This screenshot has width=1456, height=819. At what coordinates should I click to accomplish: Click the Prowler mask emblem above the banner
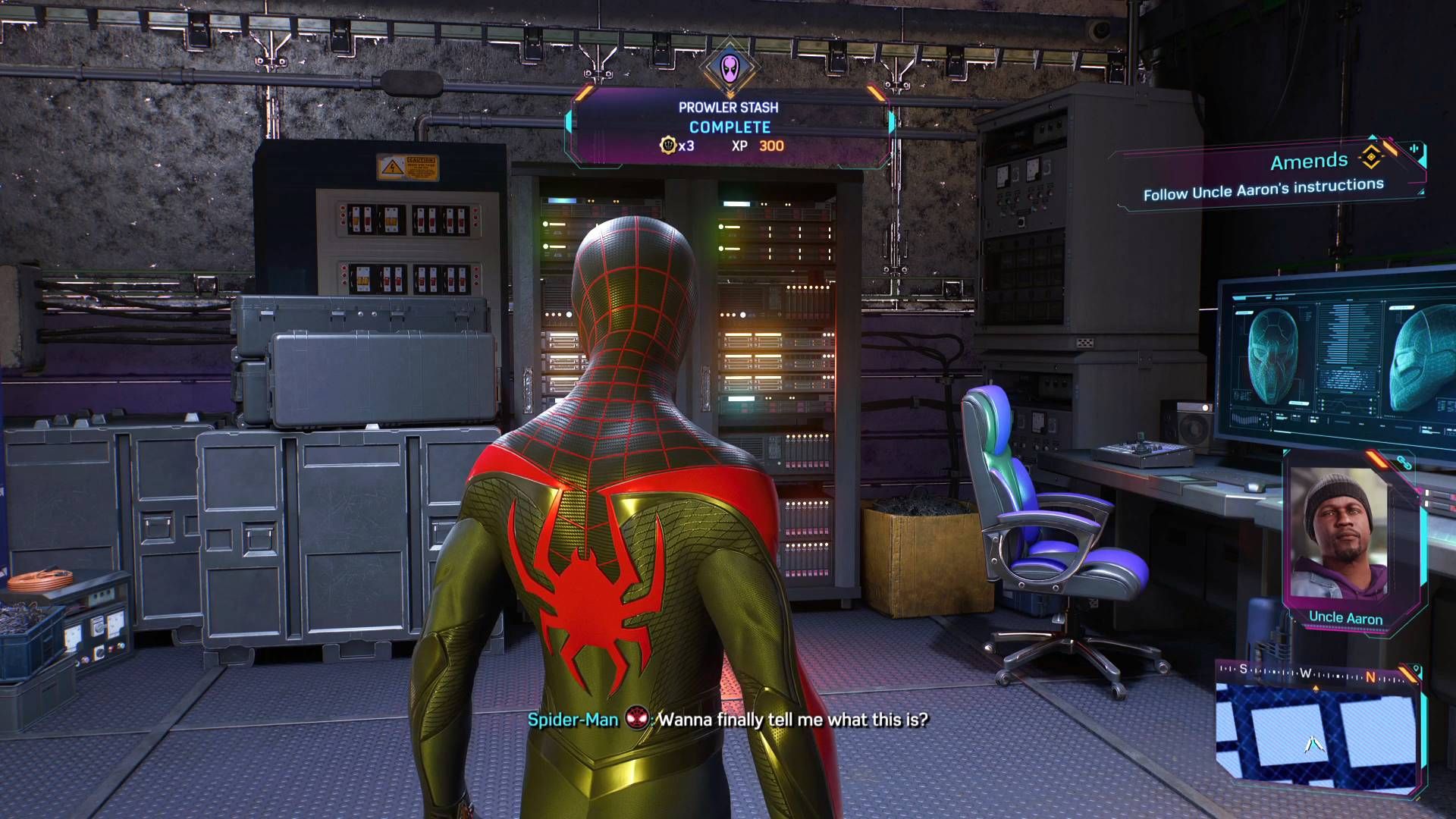click(x=729, y=67)
